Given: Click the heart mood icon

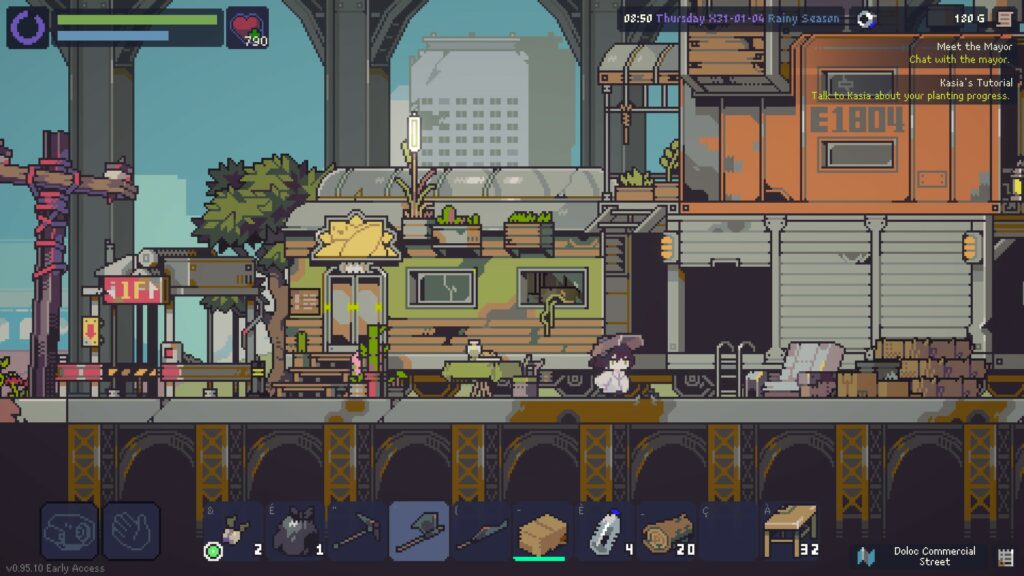Looking at the screenshot, I should point(247,26).
